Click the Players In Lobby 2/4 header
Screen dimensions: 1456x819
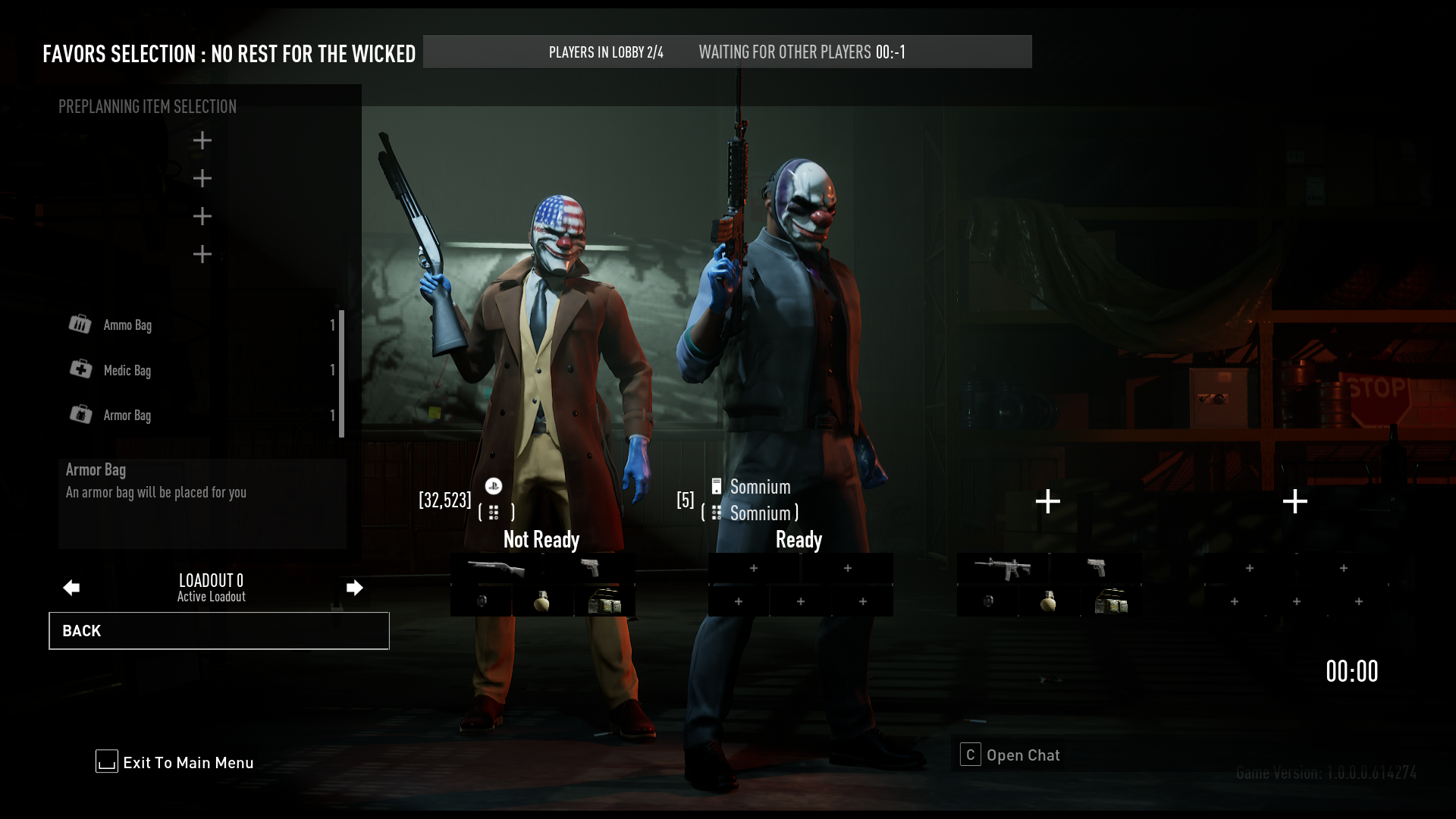click(x=606, y=52)
